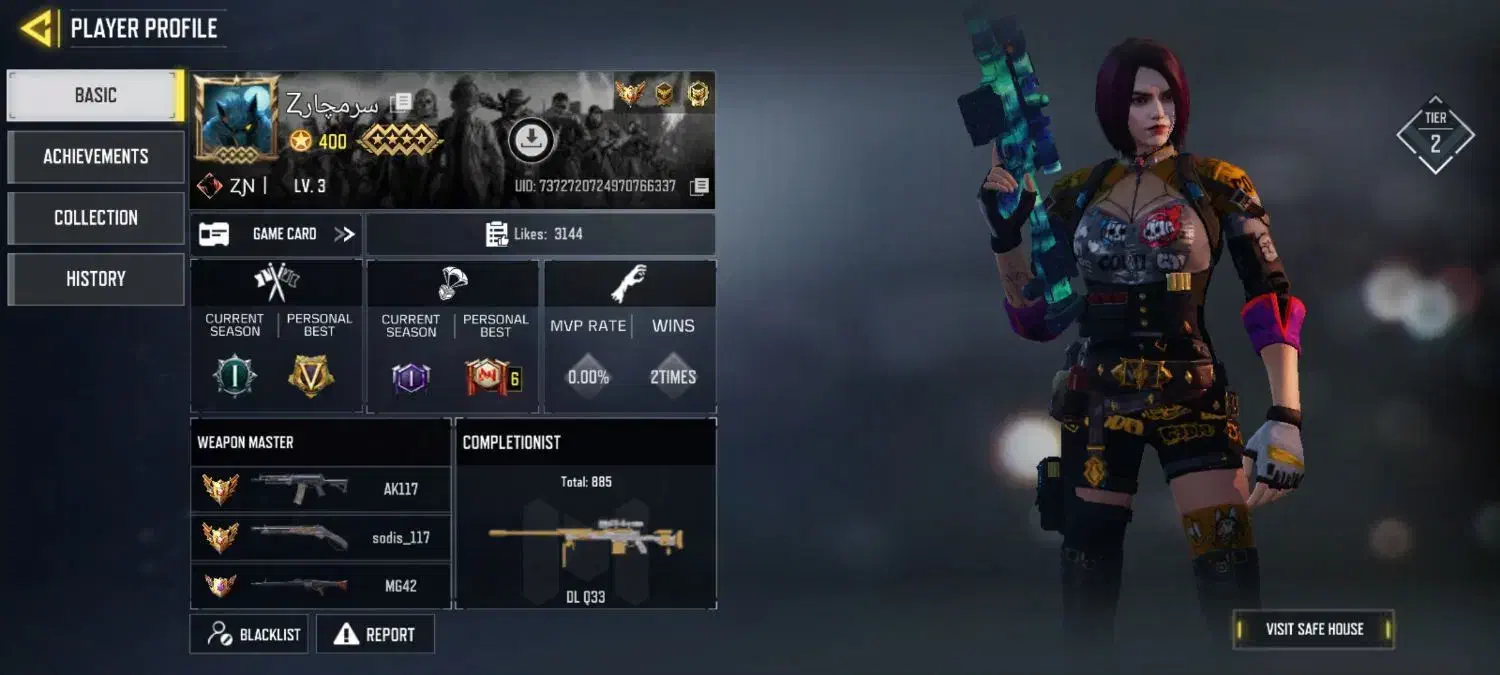View multiplayer ranked season stats
This screenshot has width=1500, height=675.
pyautogui.click(x=277, y=336)
